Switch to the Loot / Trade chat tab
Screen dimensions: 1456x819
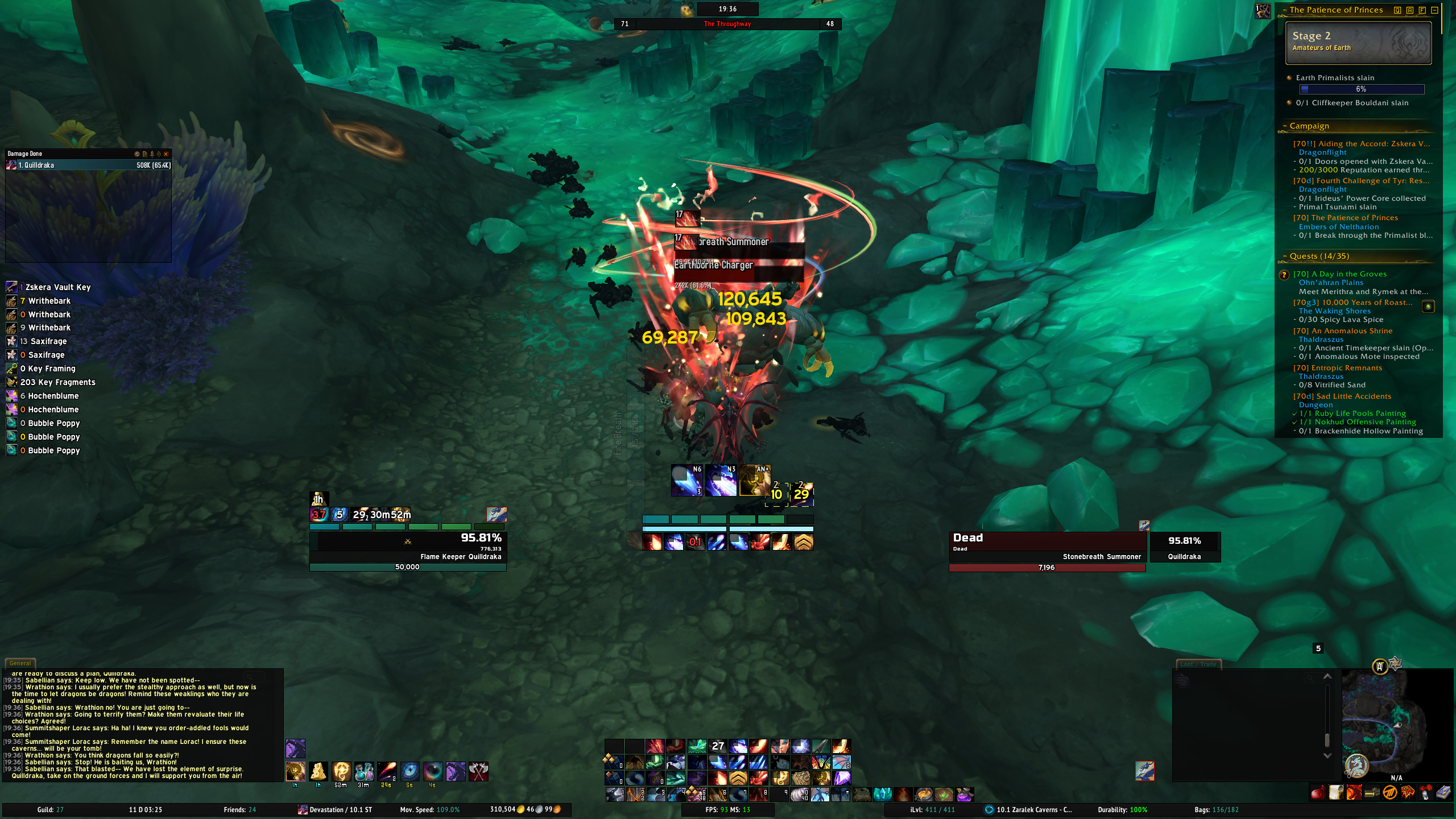coord(1198,664)
